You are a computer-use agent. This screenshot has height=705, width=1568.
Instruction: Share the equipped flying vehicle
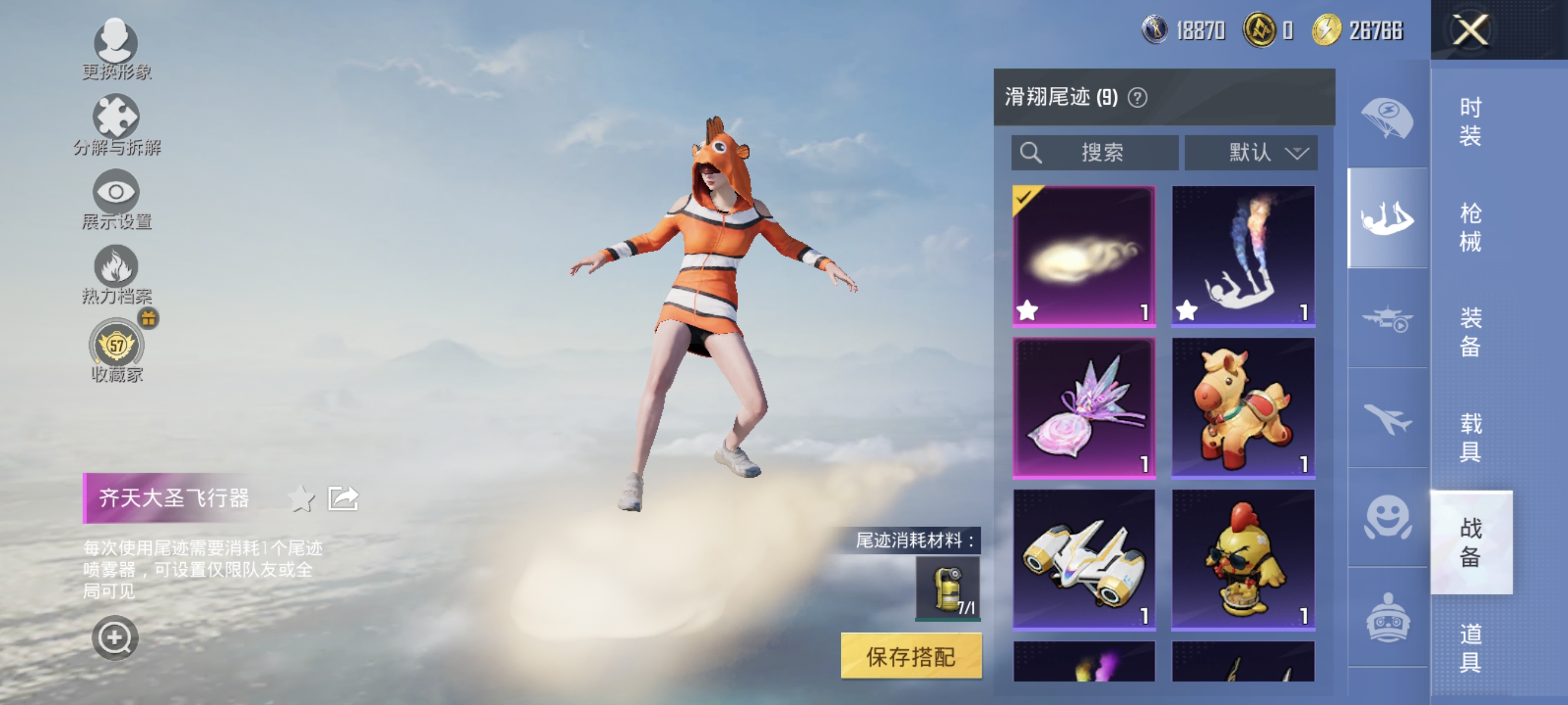(341, 498)
